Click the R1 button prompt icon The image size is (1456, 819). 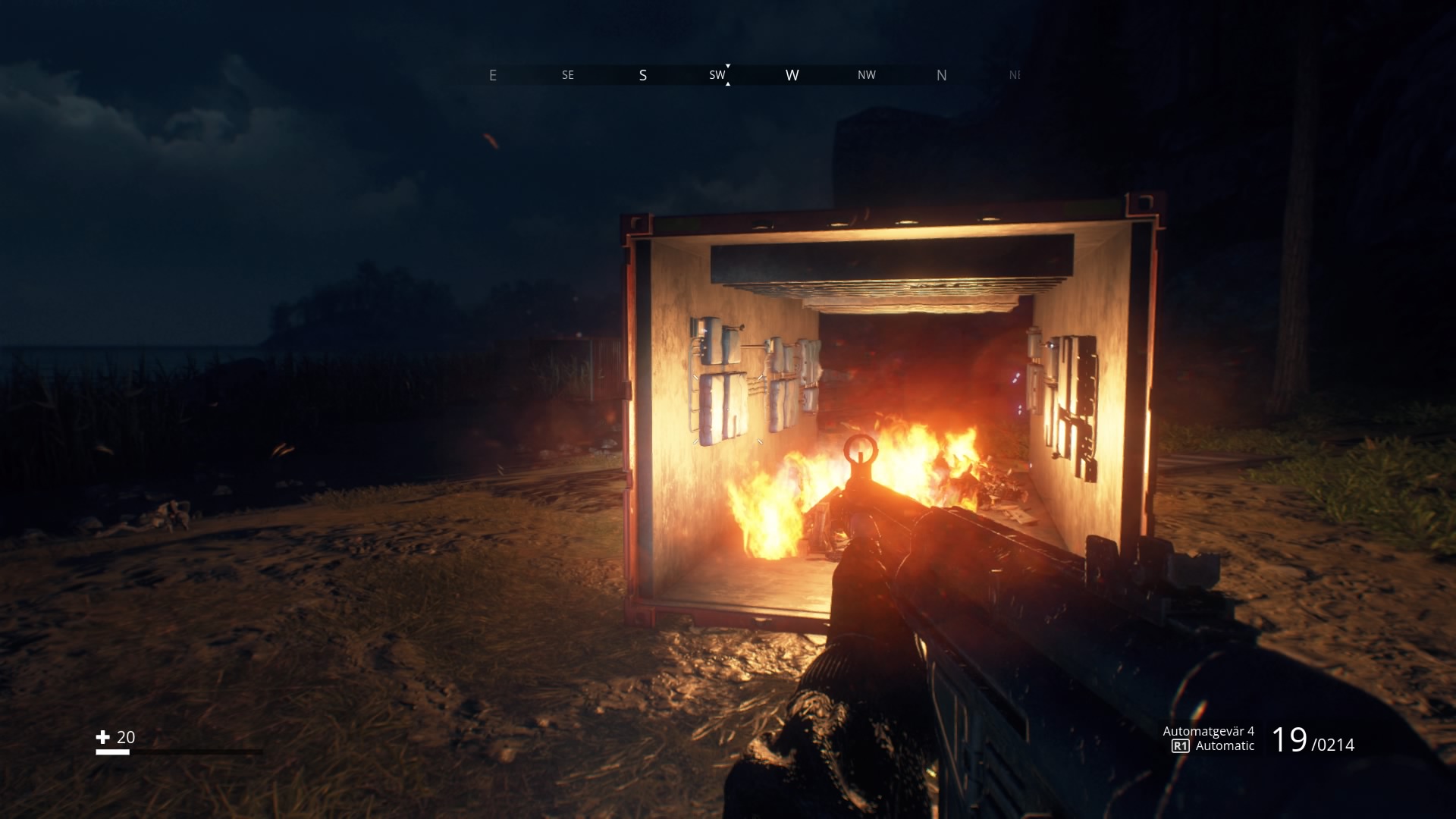click(1180, 745)
